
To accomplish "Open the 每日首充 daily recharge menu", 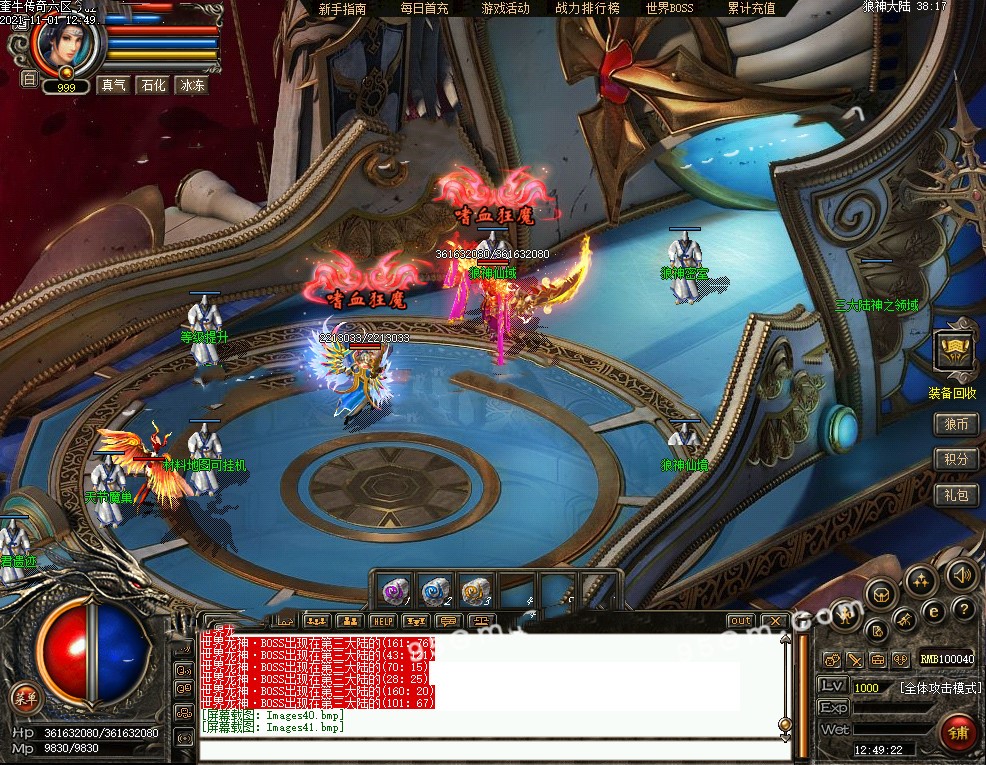I will click(424, 9).
